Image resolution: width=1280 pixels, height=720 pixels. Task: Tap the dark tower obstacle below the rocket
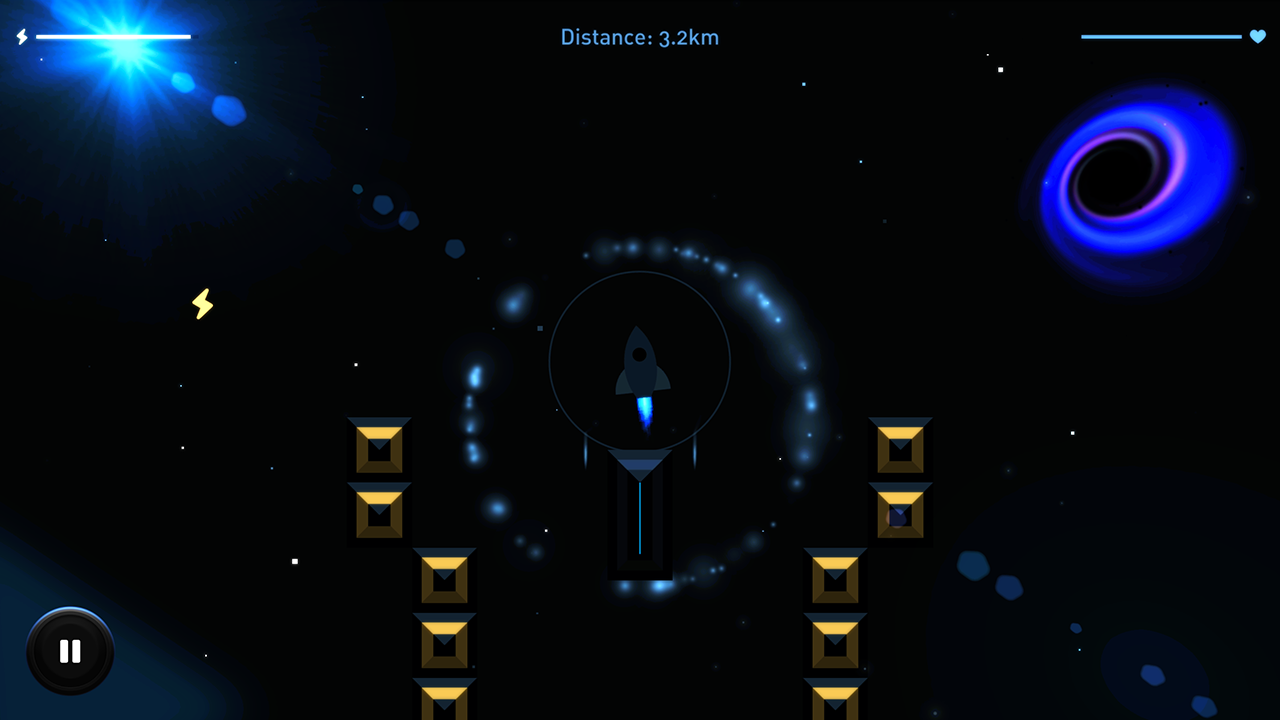(x=640, y=515)
